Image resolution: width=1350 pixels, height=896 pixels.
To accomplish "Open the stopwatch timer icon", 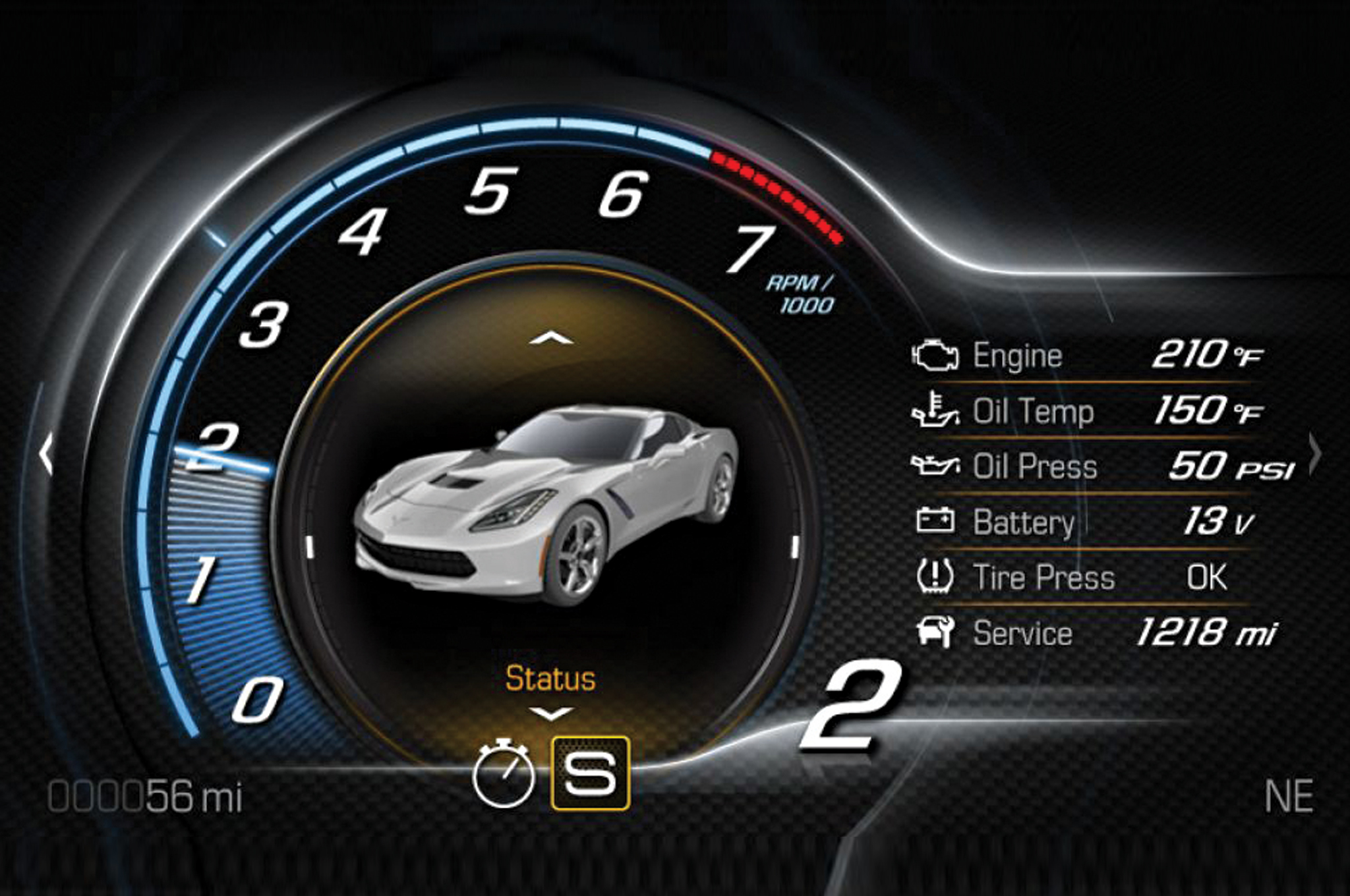I will (x=504, y=773).
